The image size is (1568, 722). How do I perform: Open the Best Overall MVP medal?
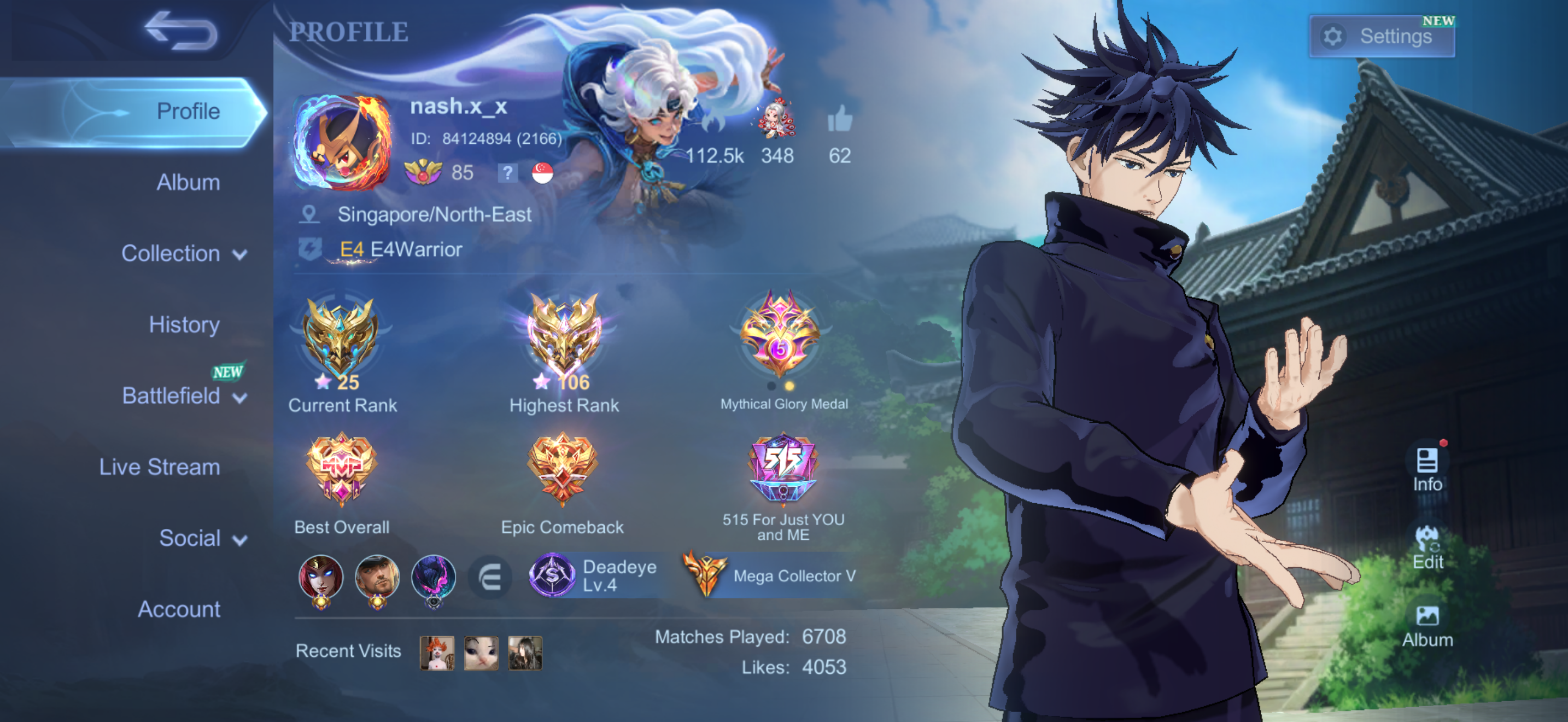click(342, 469)
